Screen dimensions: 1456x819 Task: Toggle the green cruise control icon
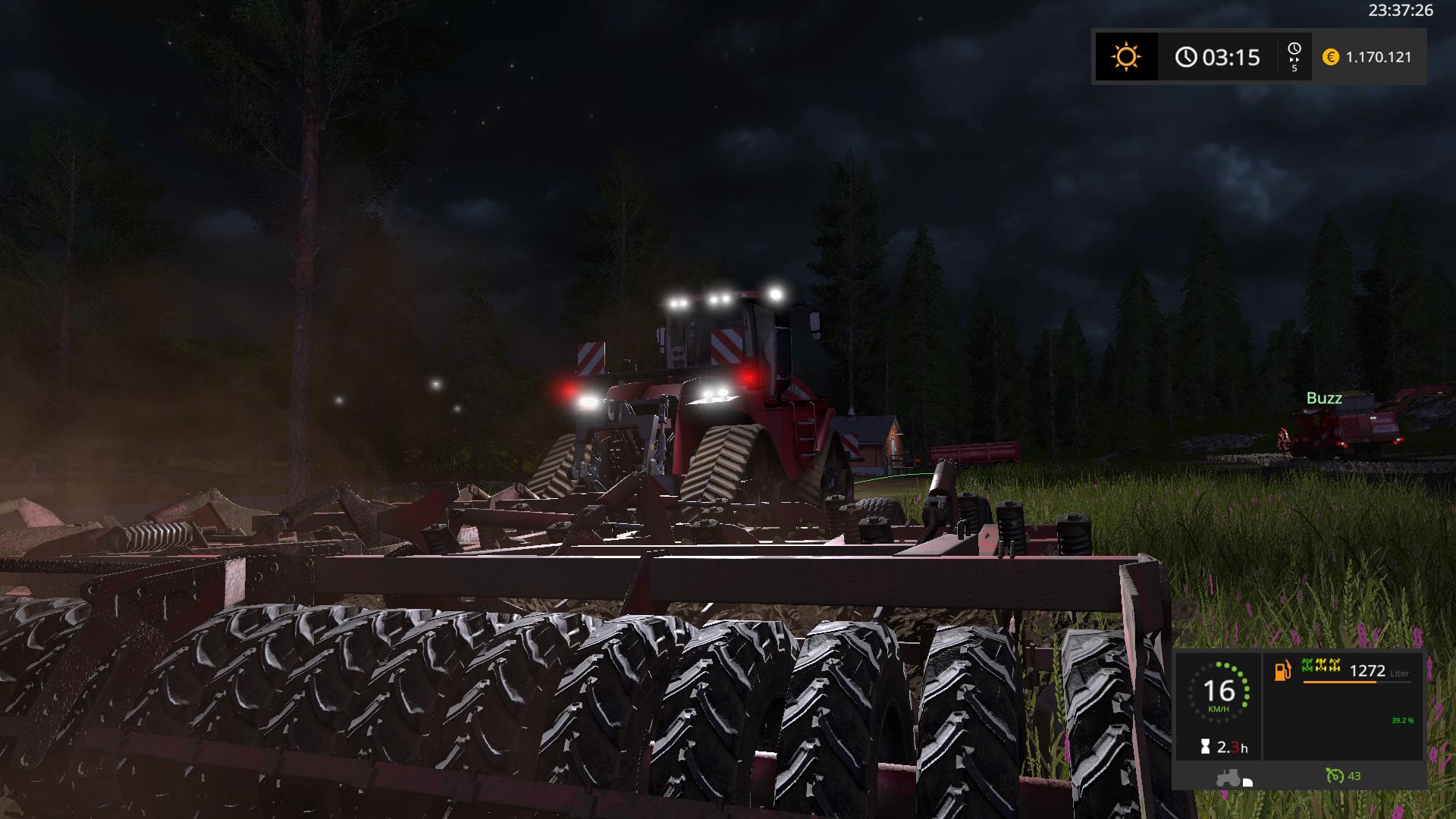[1334, 776]
